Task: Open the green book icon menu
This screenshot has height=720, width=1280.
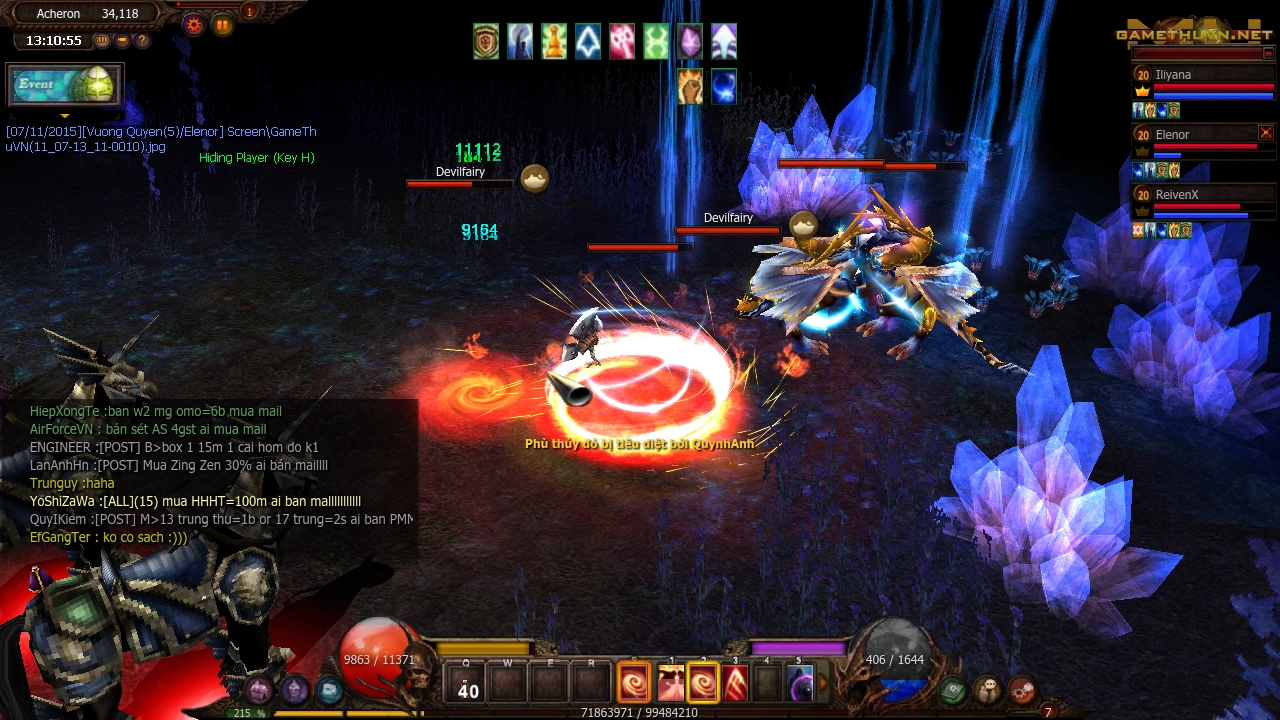Action: 953,689
